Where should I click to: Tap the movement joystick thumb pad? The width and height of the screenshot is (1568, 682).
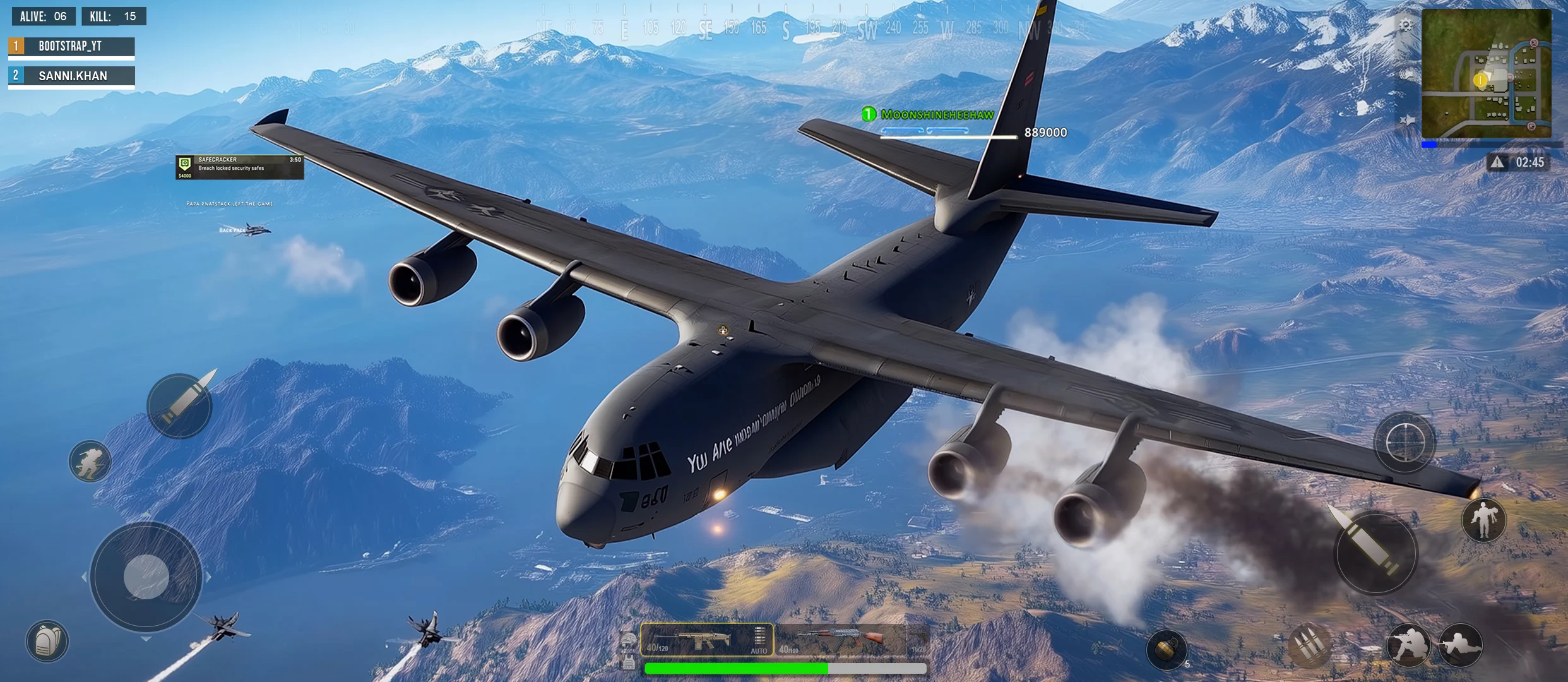[146, 577]
